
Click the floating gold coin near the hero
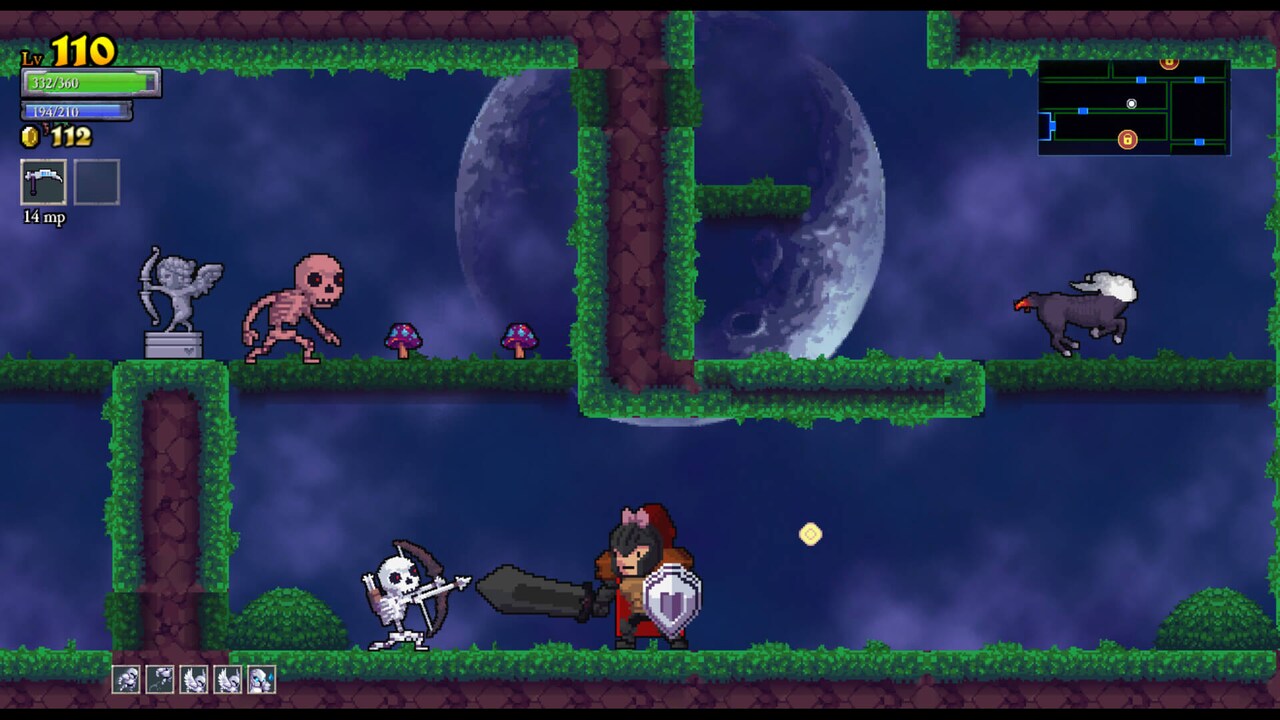[809, 536]
